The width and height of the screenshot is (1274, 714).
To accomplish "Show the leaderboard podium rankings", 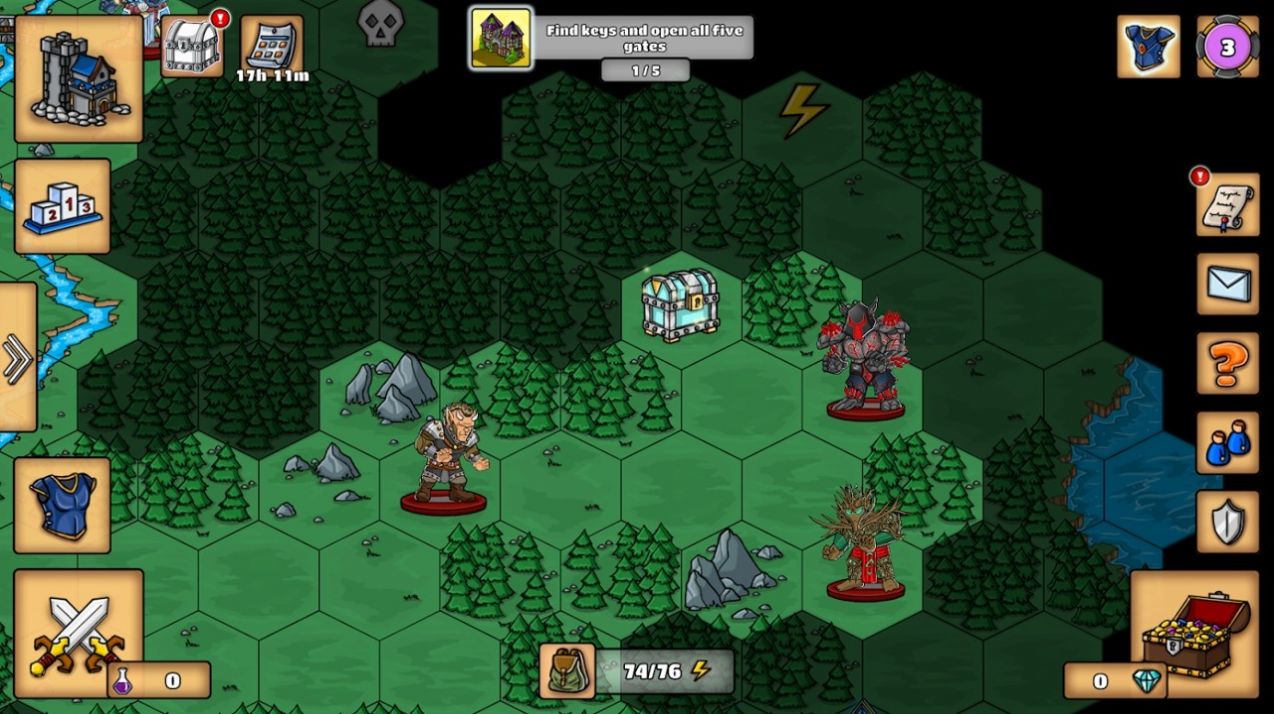I will (62, 206).
